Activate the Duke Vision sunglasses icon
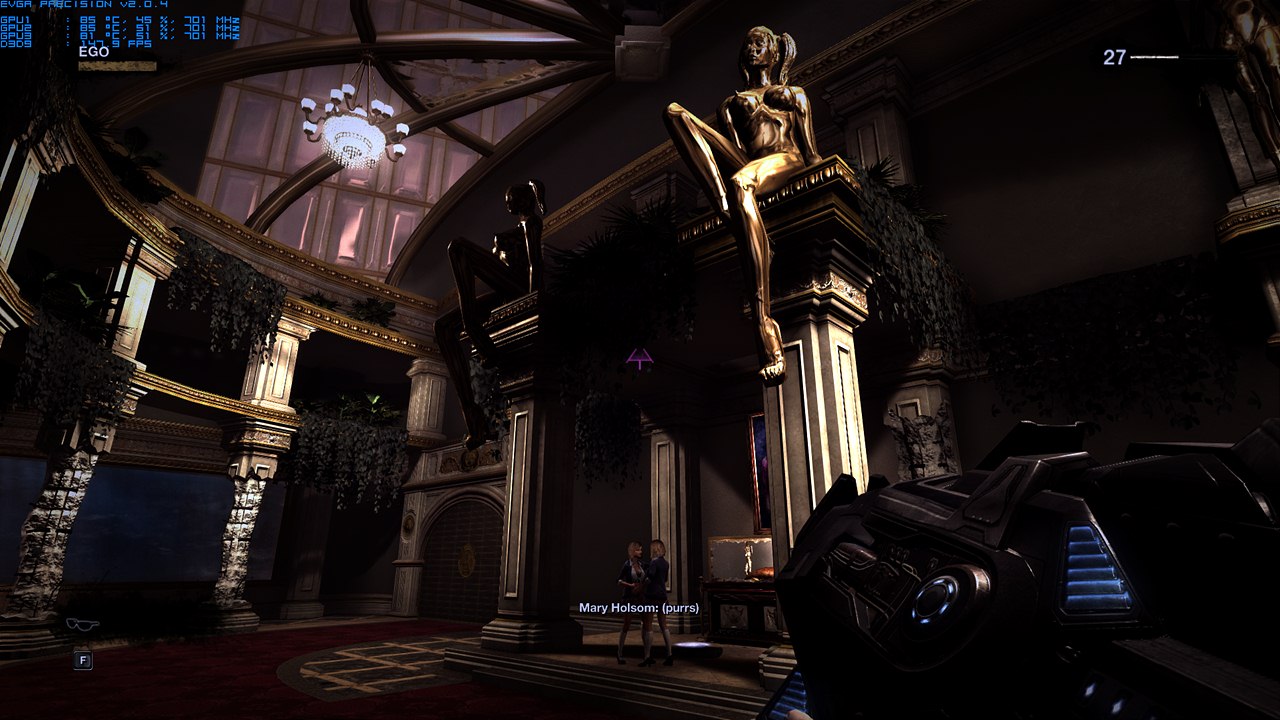Image resolution: width=1280 pixels, height=720 pixels. [82, 625]
